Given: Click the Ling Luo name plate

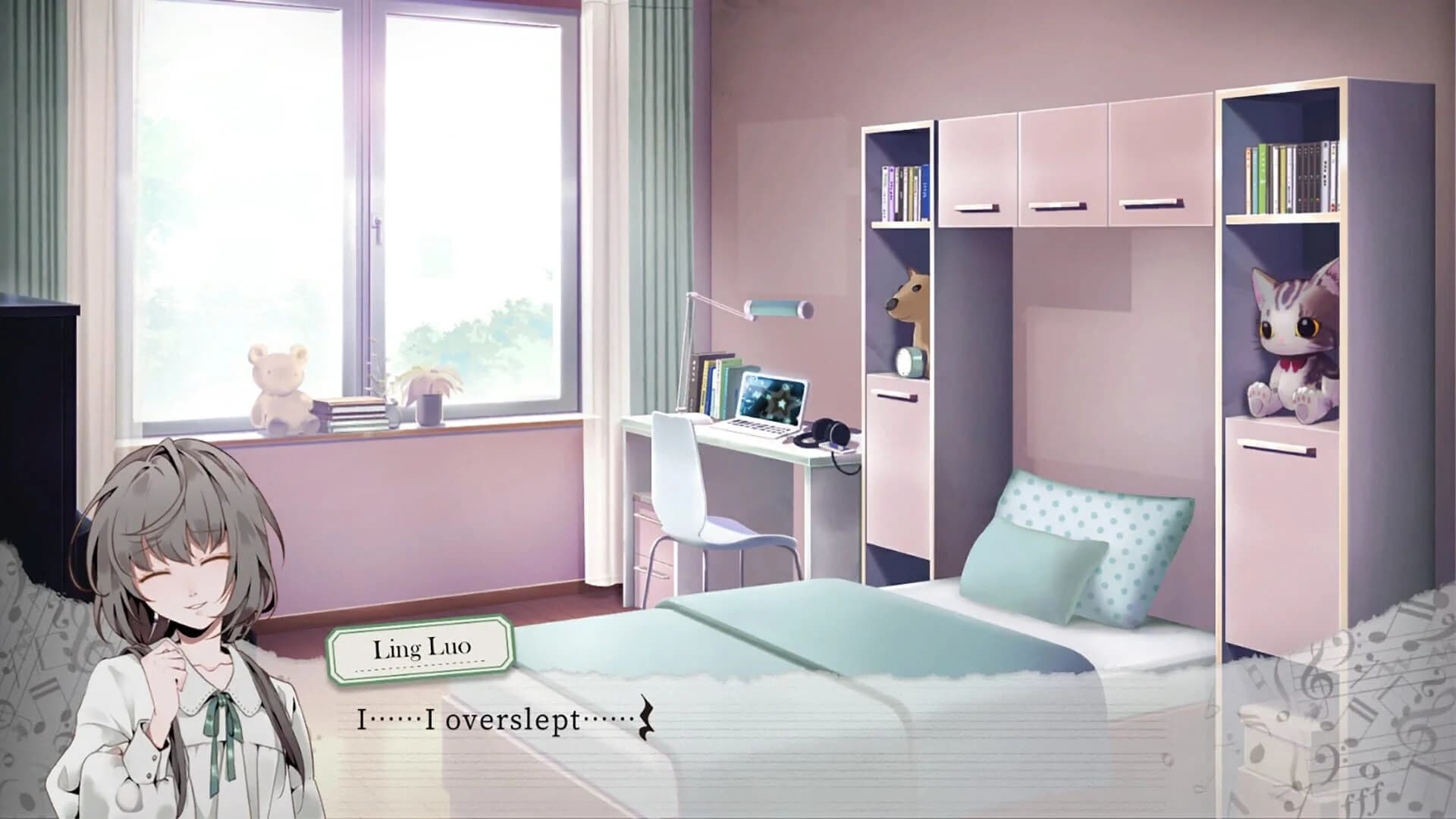Looking at the screenshot, I should click(425, 648).
